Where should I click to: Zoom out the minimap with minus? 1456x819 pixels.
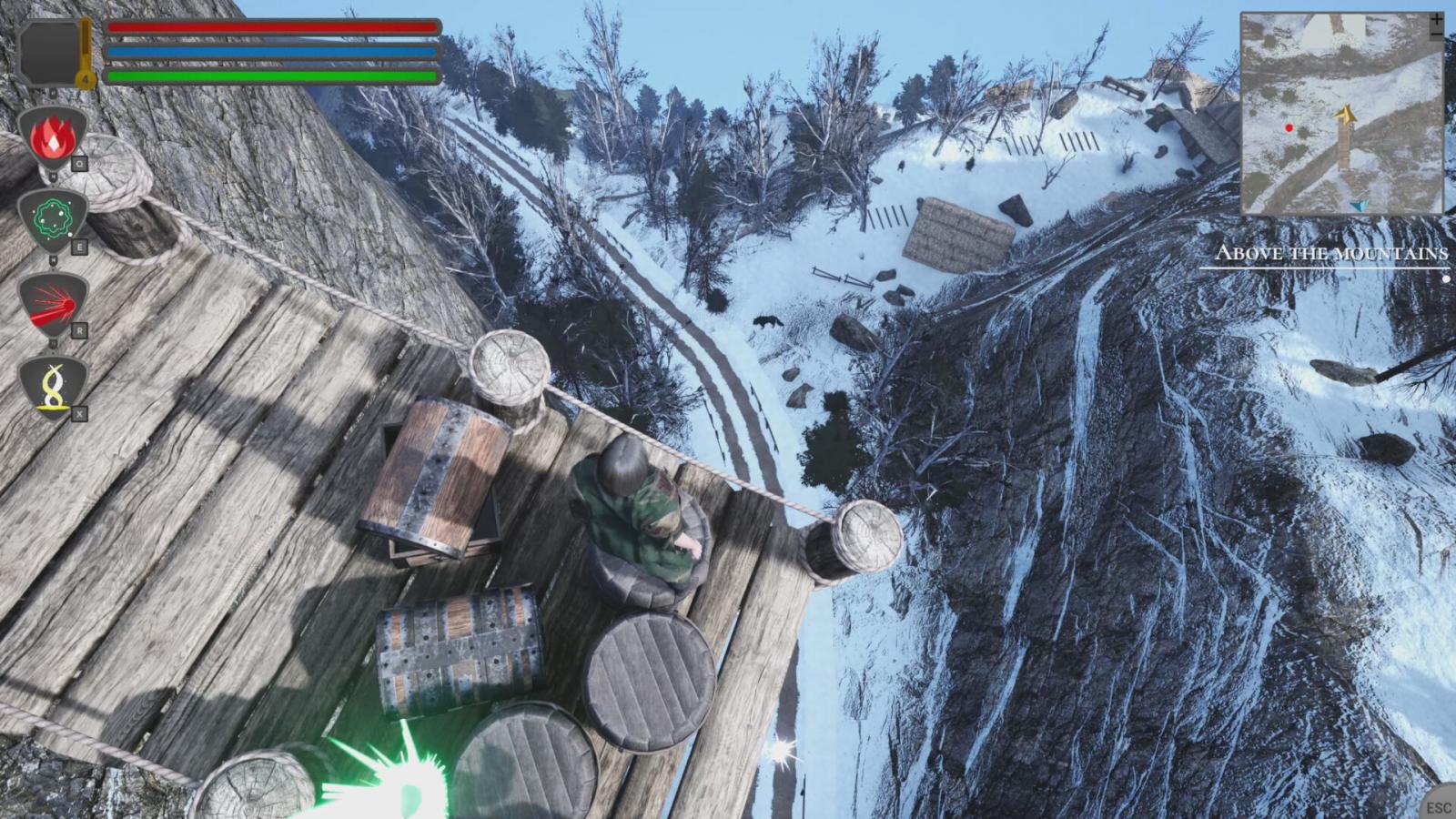tap(1436, 35)
